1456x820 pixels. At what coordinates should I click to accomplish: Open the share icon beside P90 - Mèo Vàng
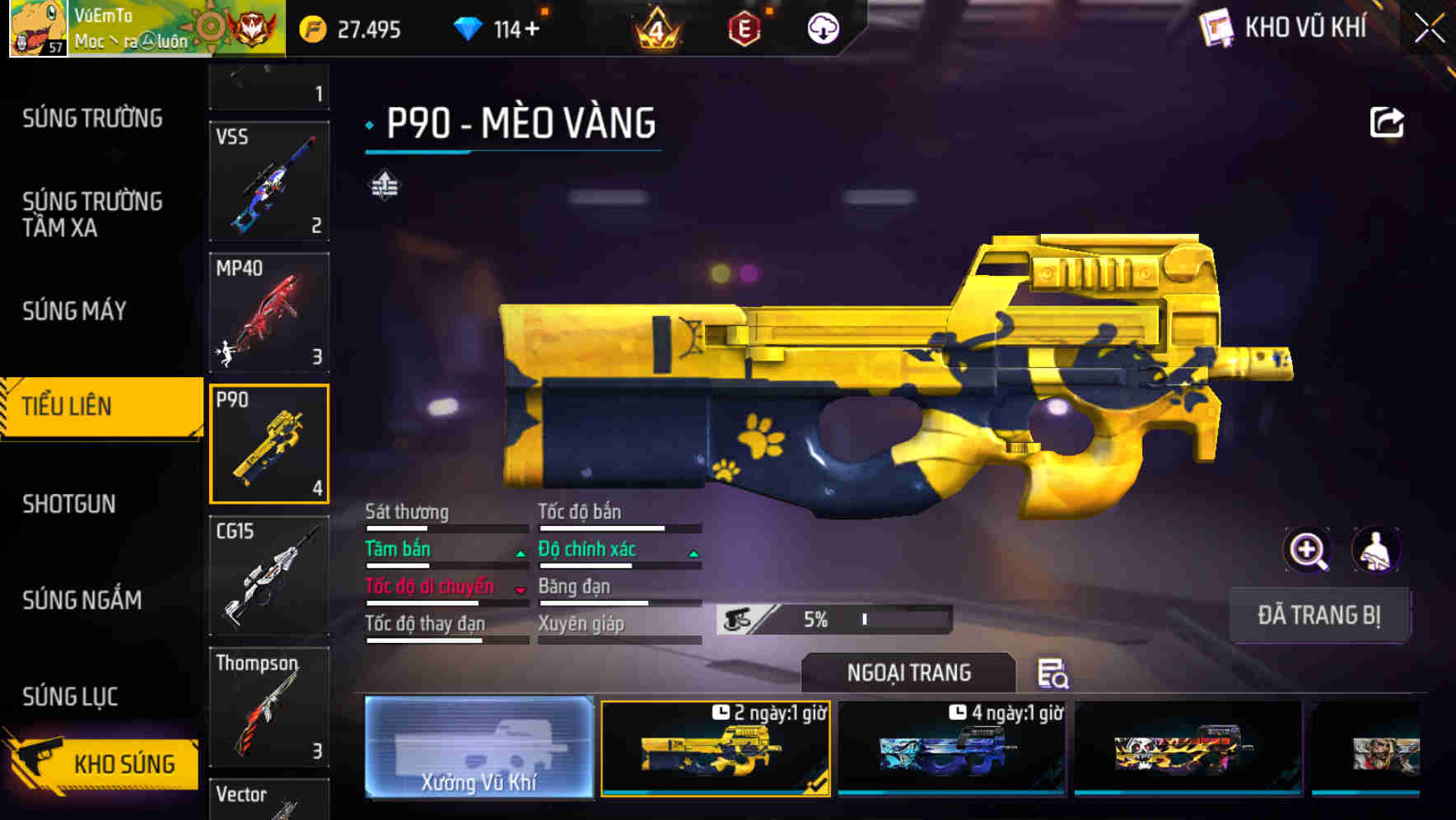click(1386, 122)
